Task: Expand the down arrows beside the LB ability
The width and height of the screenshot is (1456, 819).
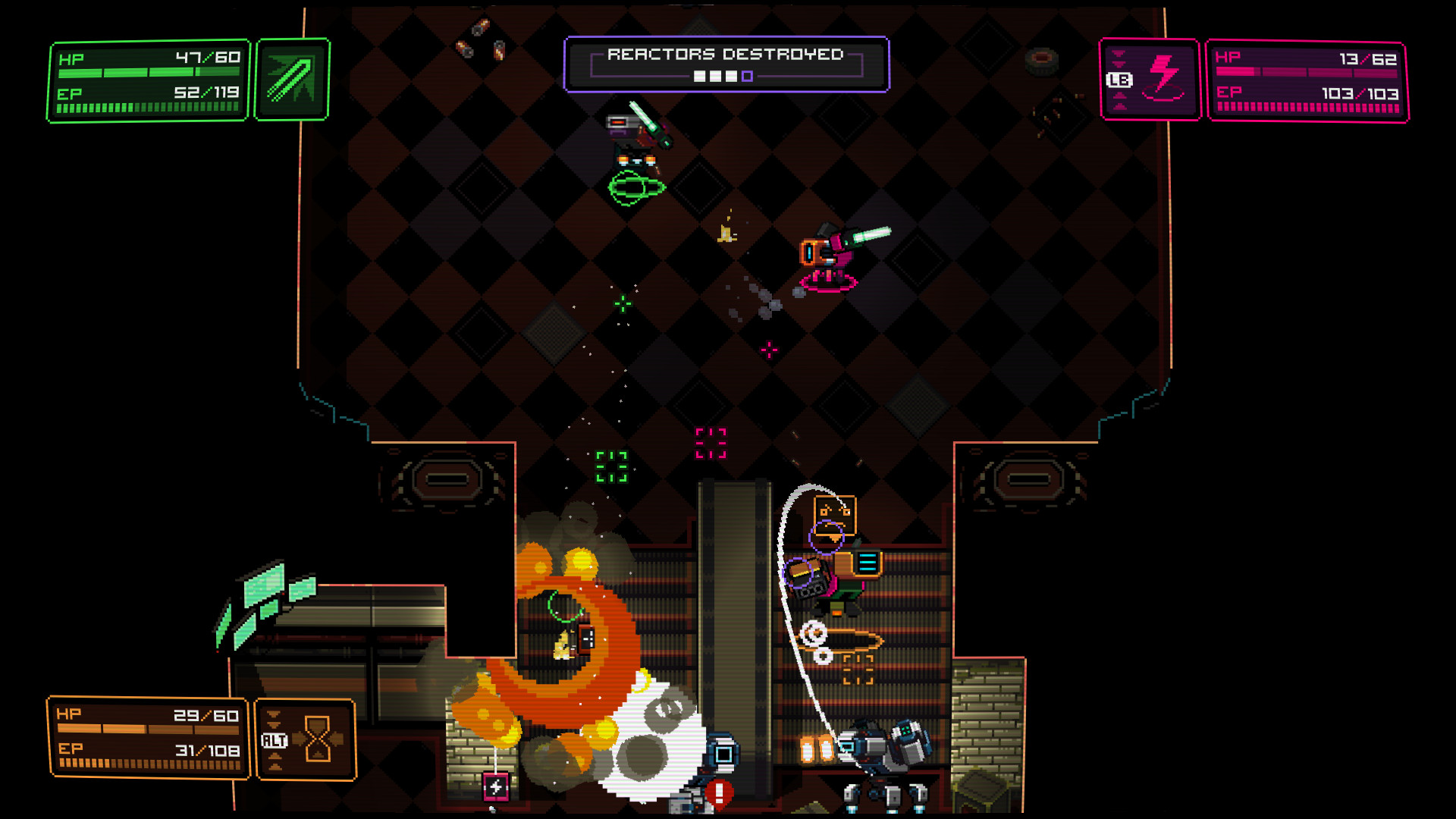Action: 1118,58
